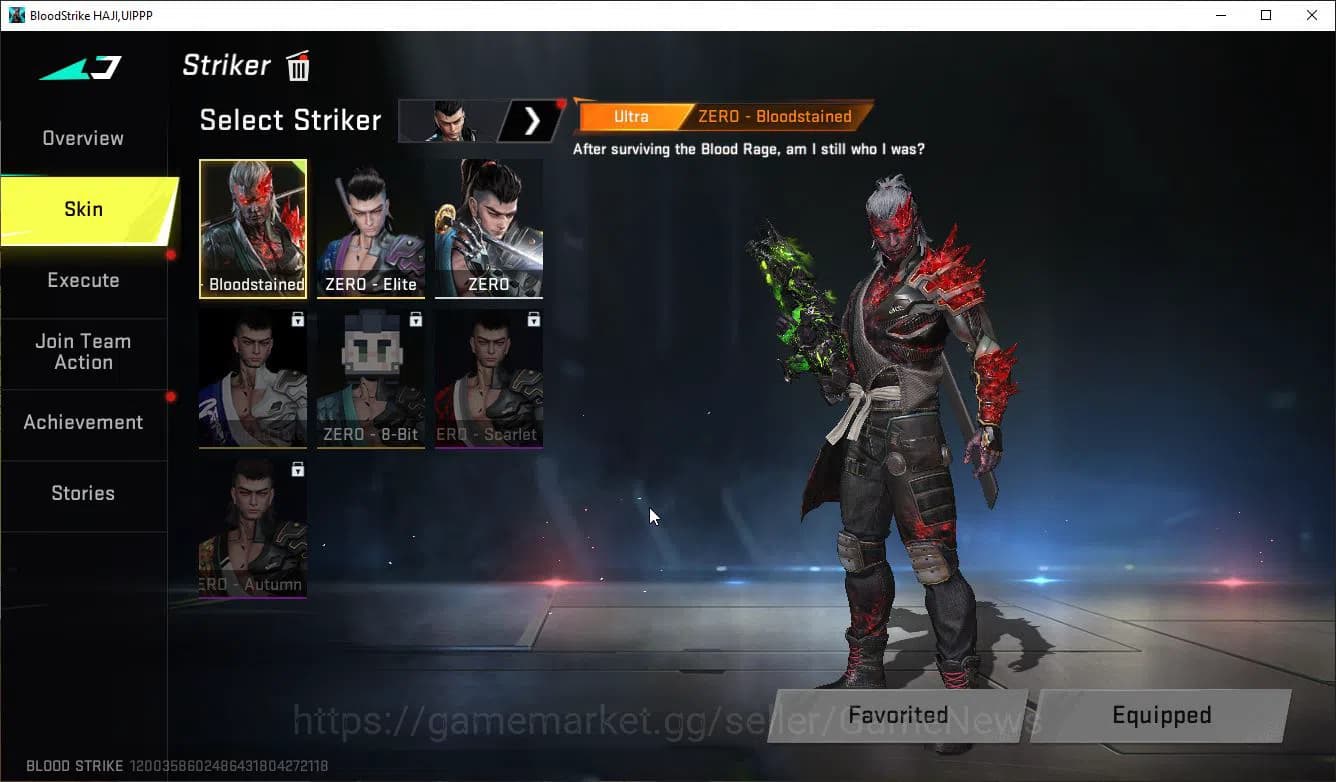Click the lock icon on the locked blue-jacket skin
The width and height of the screenshot is (1336, 782).
click(297, 319)
